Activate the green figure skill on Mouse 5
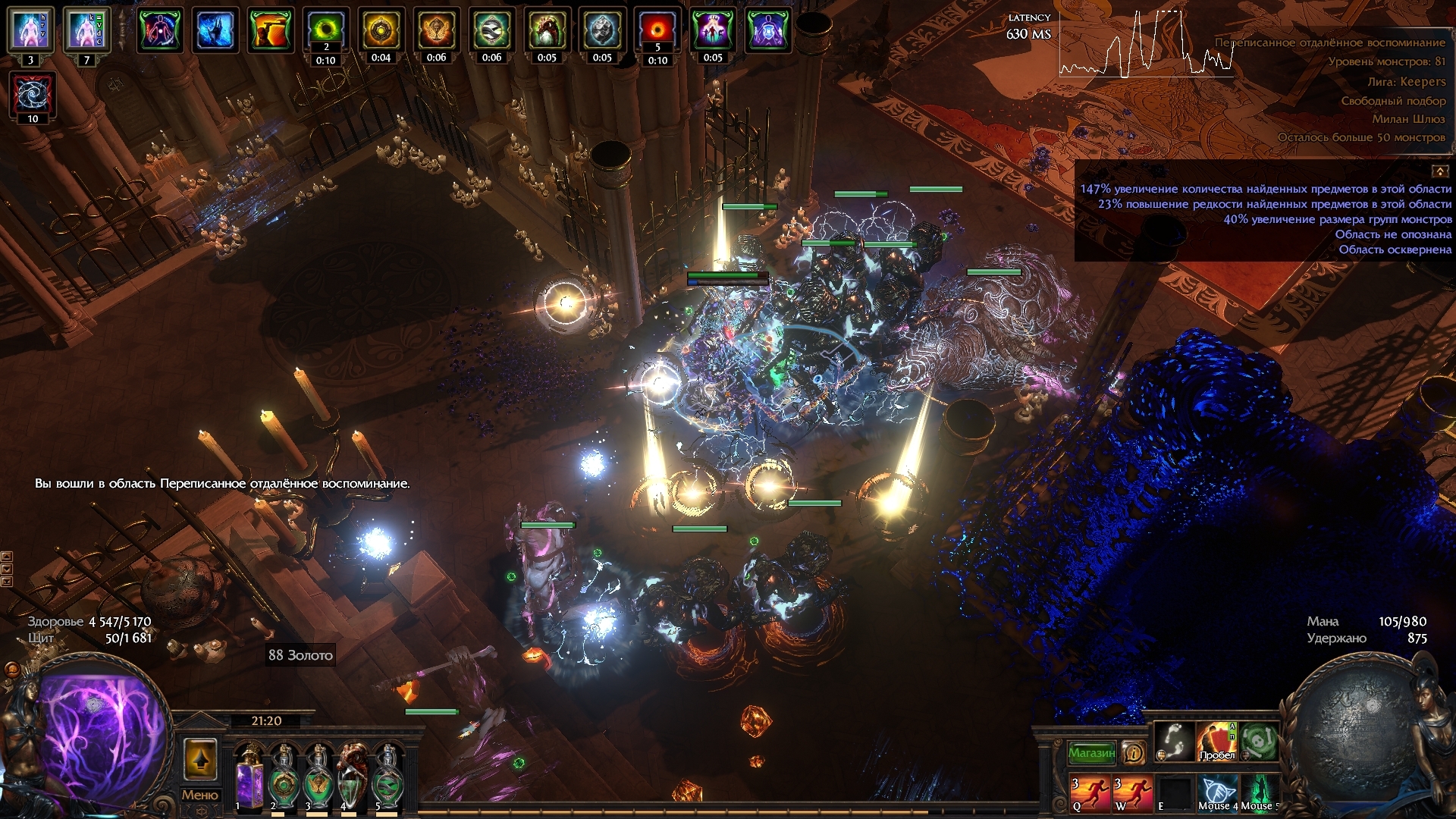Image resolution: width=1456 pixels, height=819 pixels. pyautogui.click(x=1260, y=792)
